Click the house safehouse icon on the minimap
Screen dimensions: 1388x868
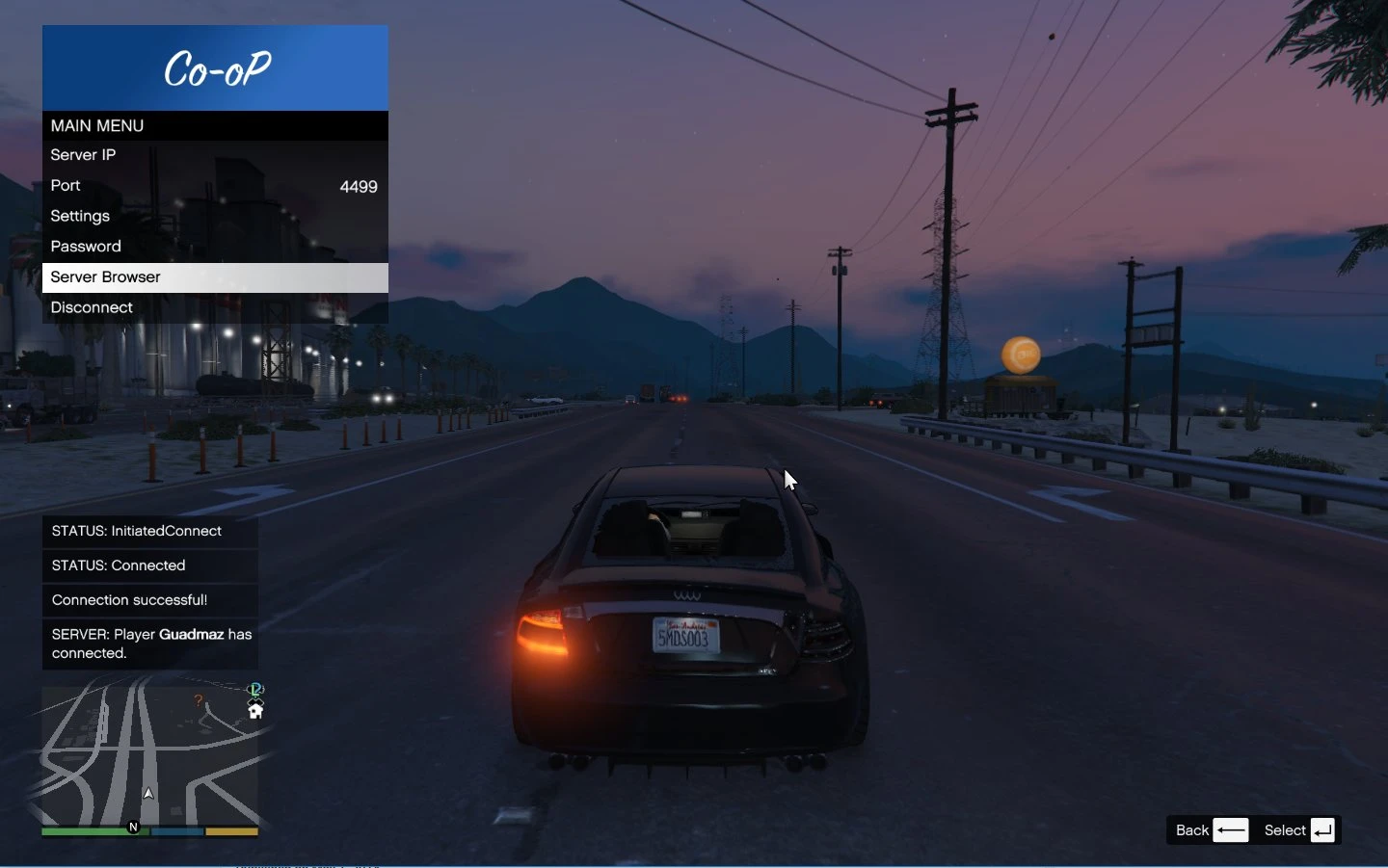click(255, 712)
